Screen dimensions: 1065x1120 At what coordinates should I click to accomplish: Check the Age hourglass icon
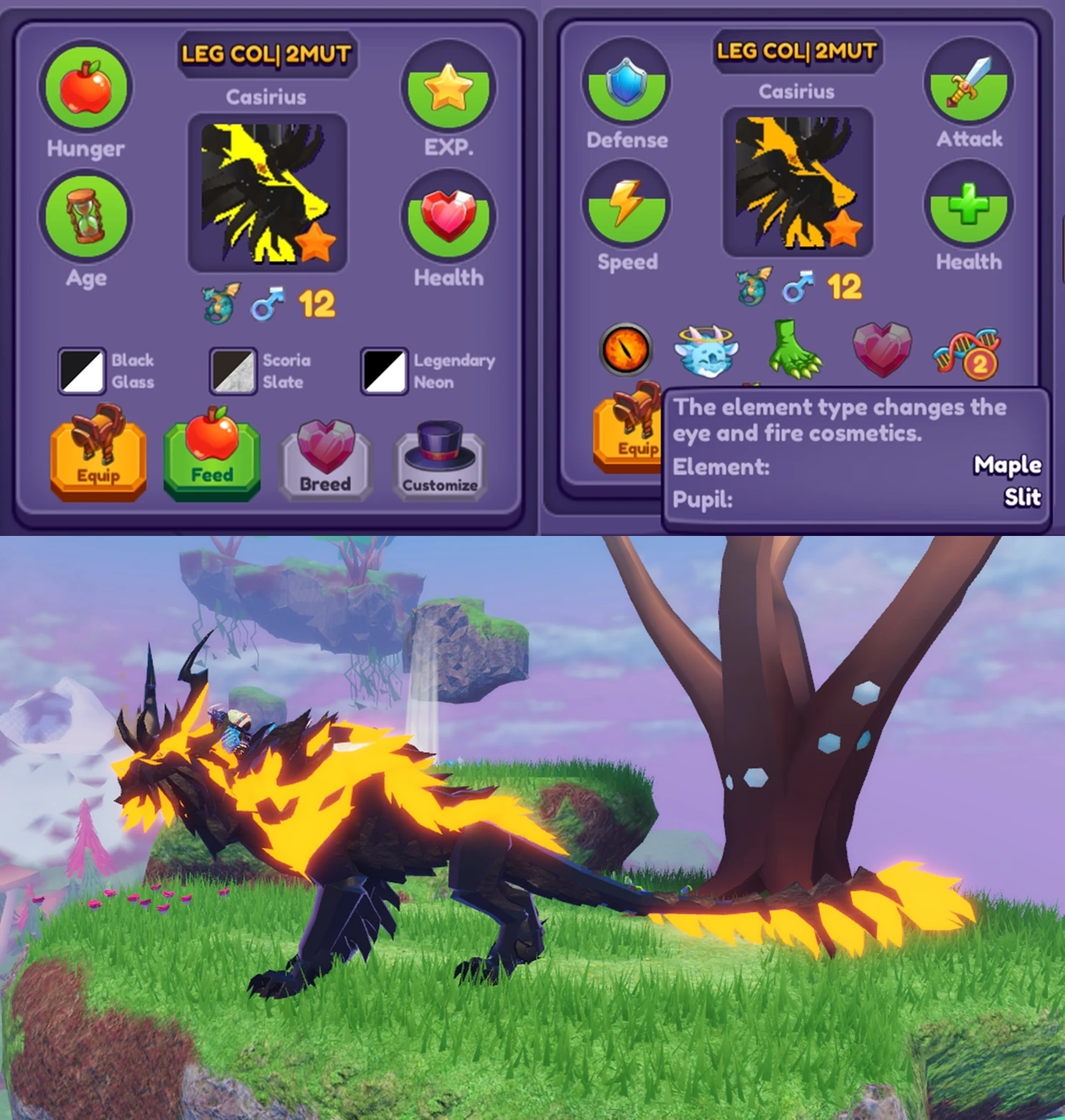point(86,214)
